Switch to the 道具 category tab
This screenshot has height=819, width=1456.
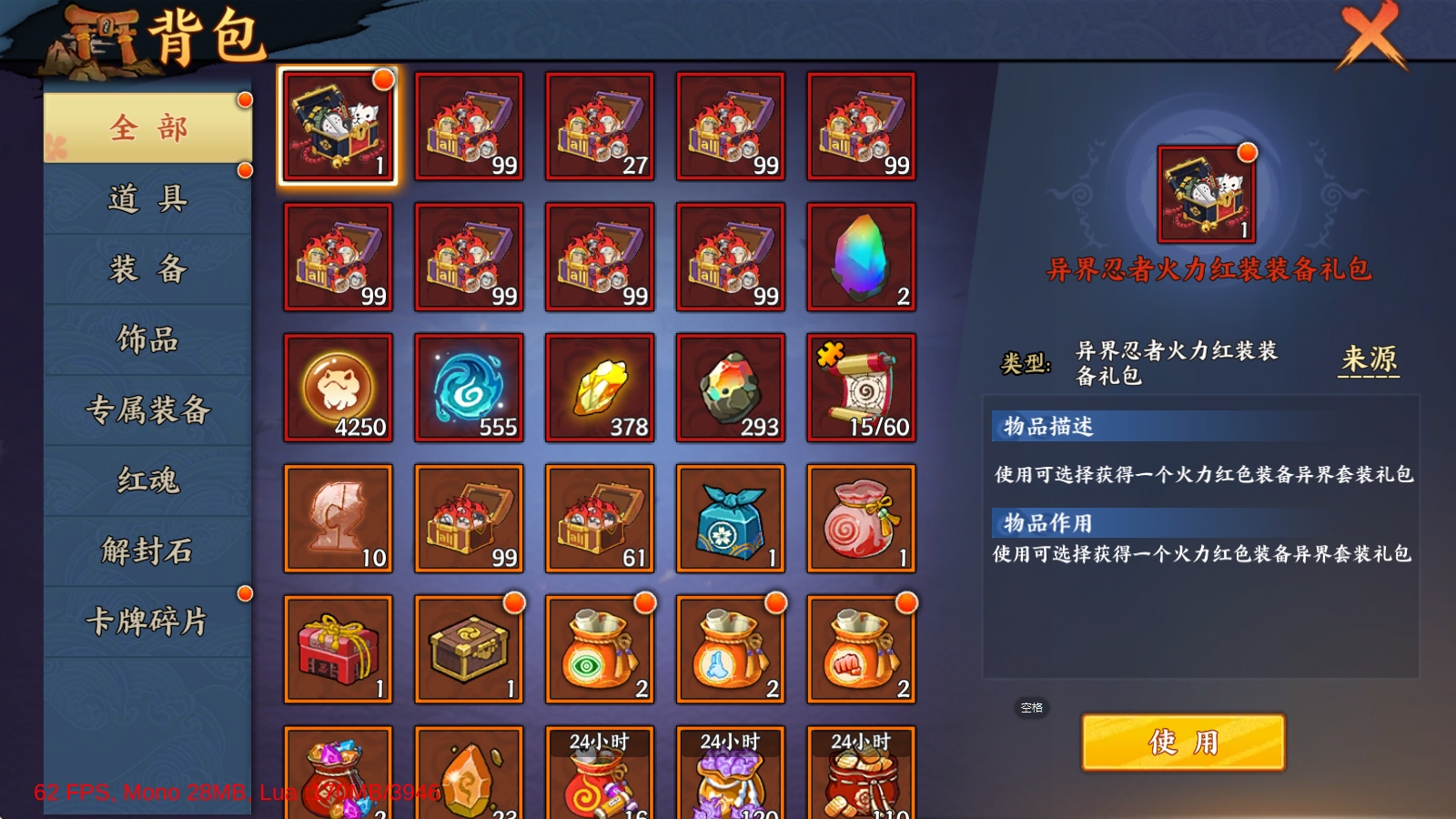146,198
